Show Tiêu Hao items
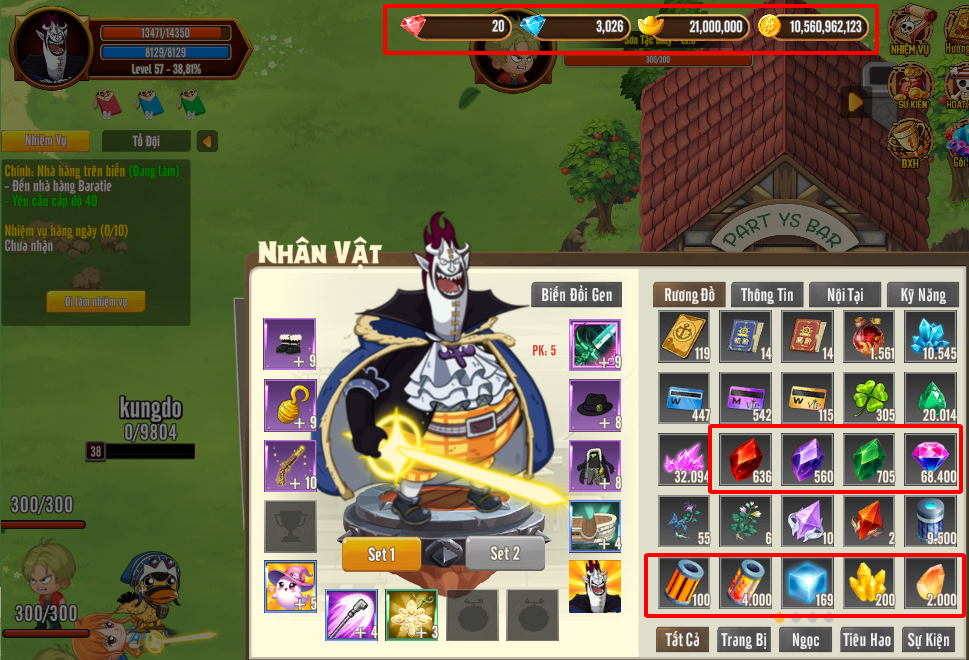The width and height of the screenshot is (969, 660). (x=865, y=639)
